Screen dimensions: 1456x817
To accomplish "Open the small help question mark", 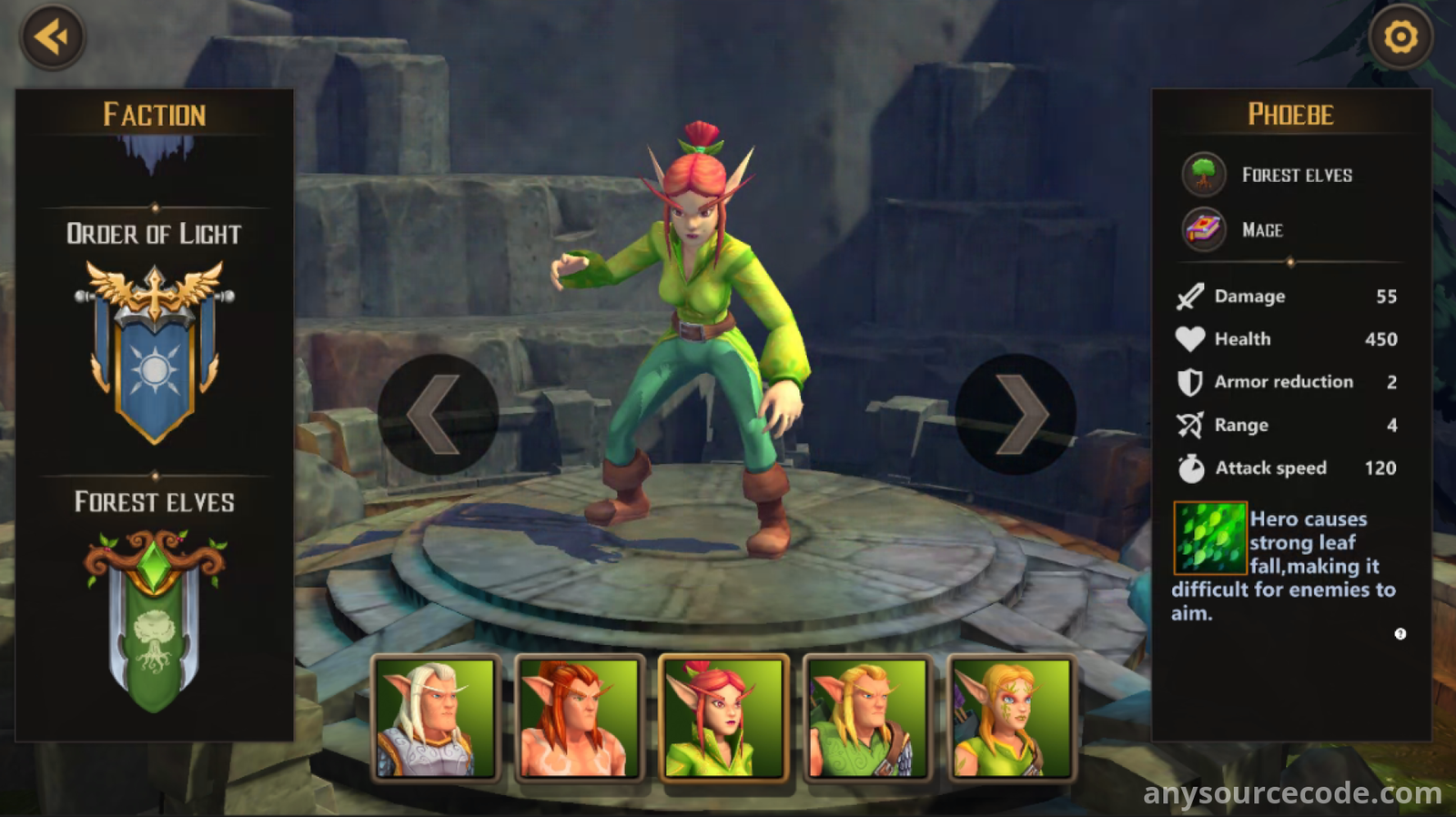I will [1400, 634].
